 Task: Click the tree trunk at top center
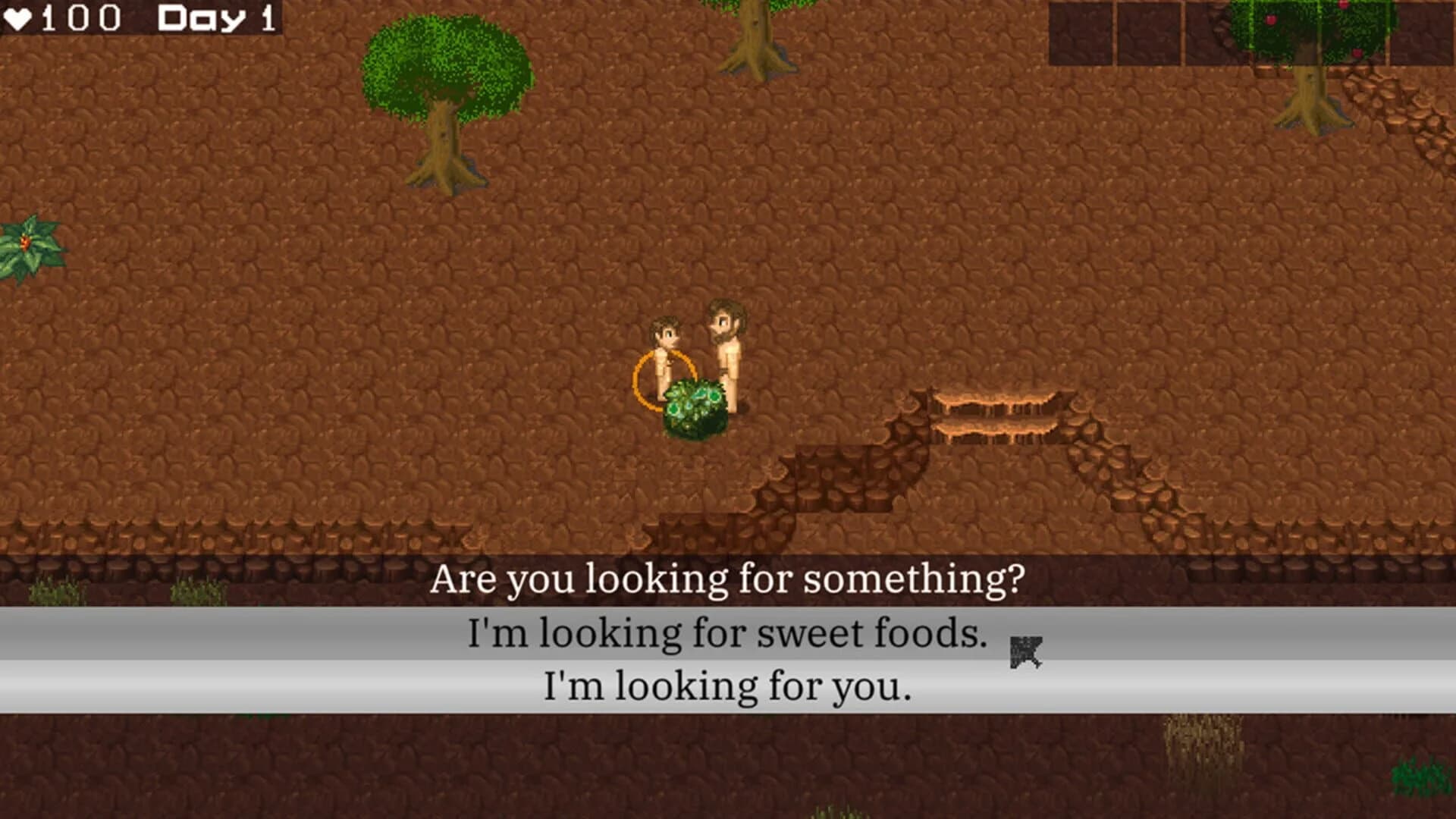pyautogui.click(x=755, y=38)
